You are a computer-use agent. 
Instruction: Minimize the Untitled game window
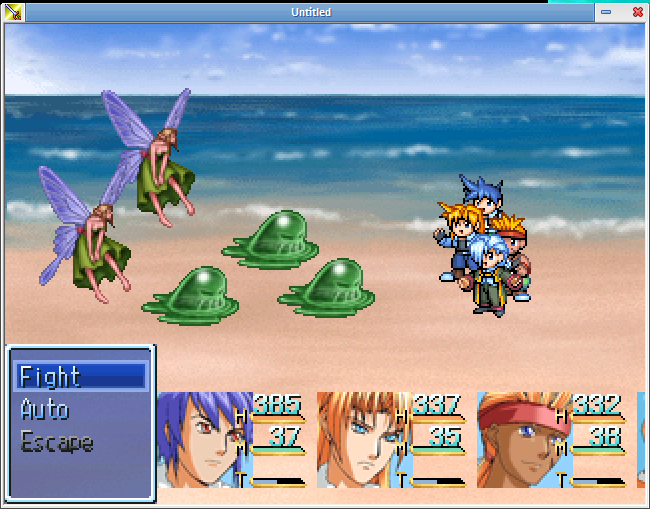point(606,12)
